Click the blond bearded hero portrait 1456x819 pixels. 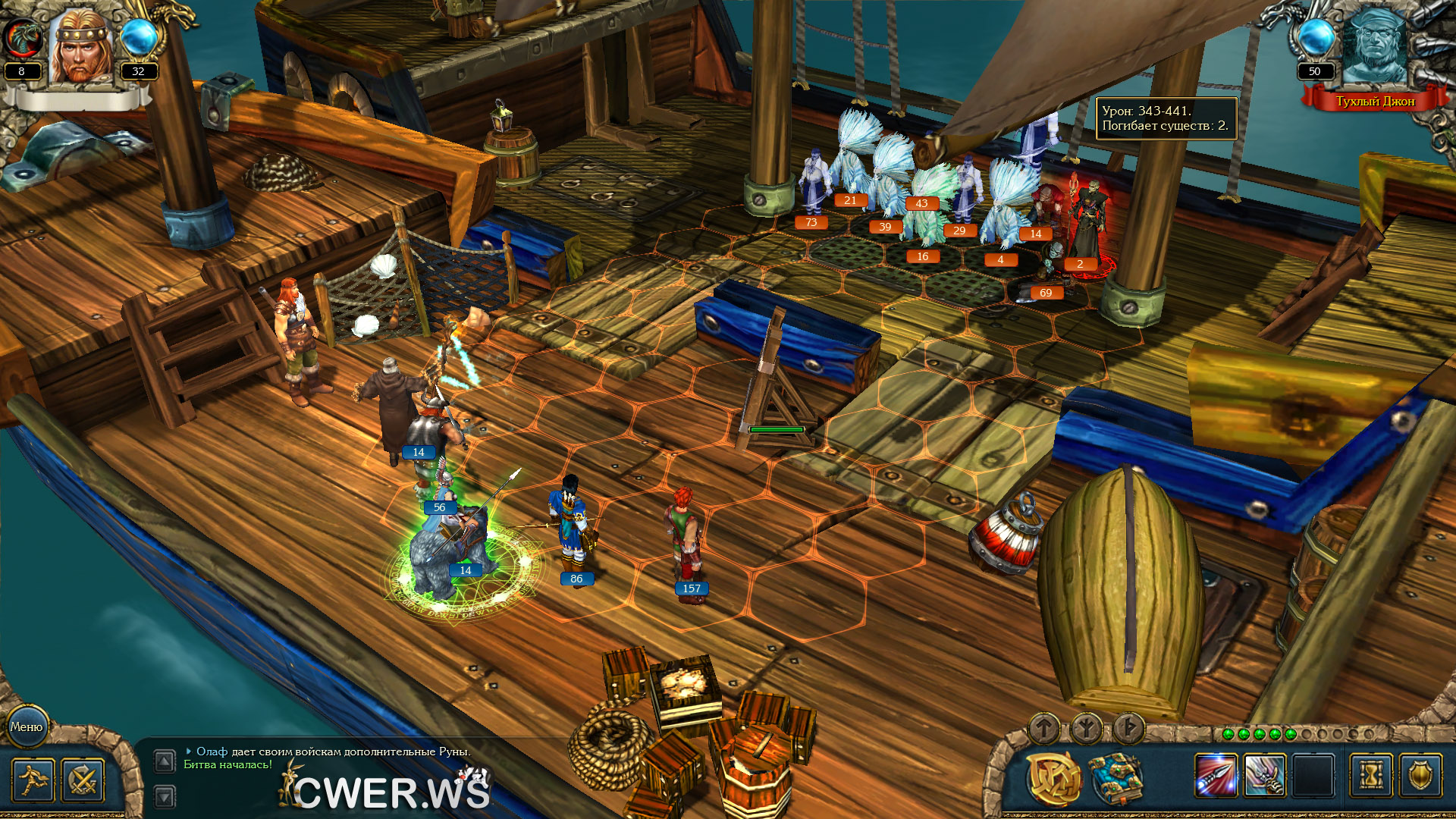[x=80, y=47]
